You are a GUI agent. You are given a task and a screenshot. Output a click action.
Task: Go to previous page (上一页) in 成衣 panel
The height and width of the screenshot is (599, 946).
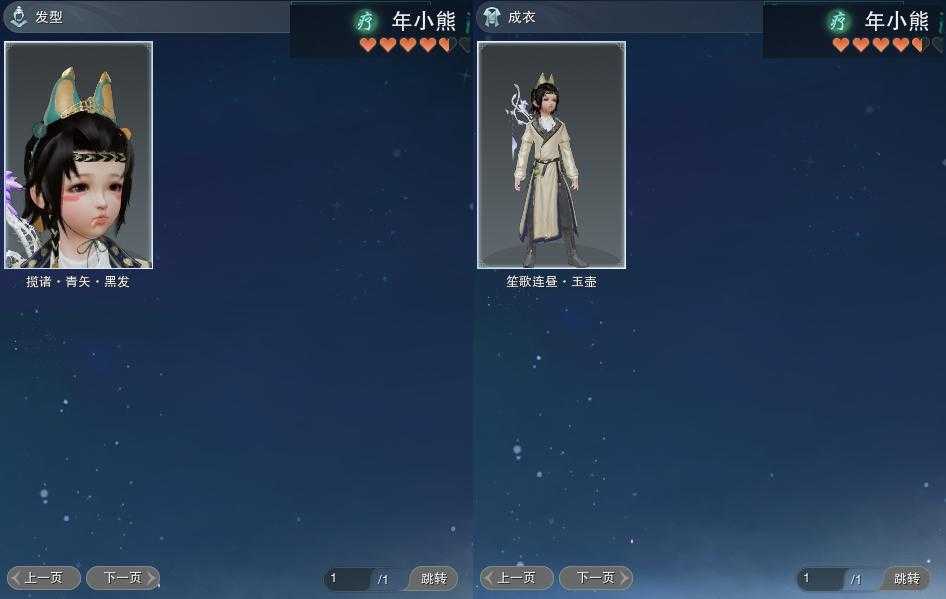coord(517,578)
